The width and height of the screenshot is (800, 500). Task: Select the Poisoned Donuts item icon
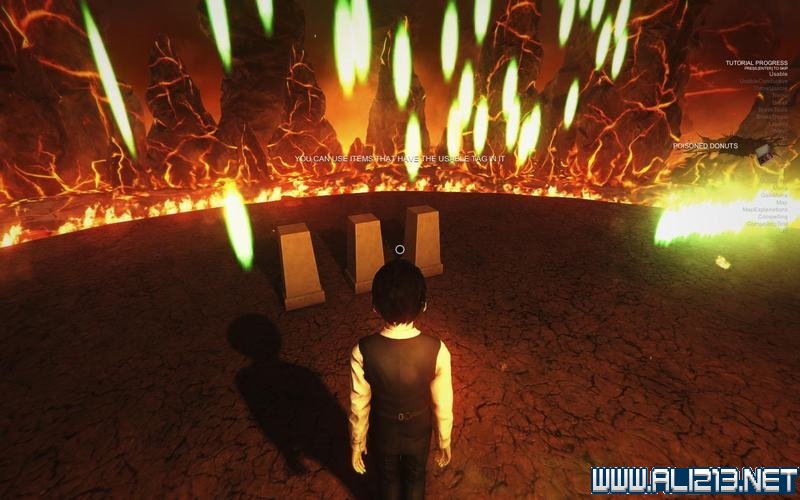[765, 153]
